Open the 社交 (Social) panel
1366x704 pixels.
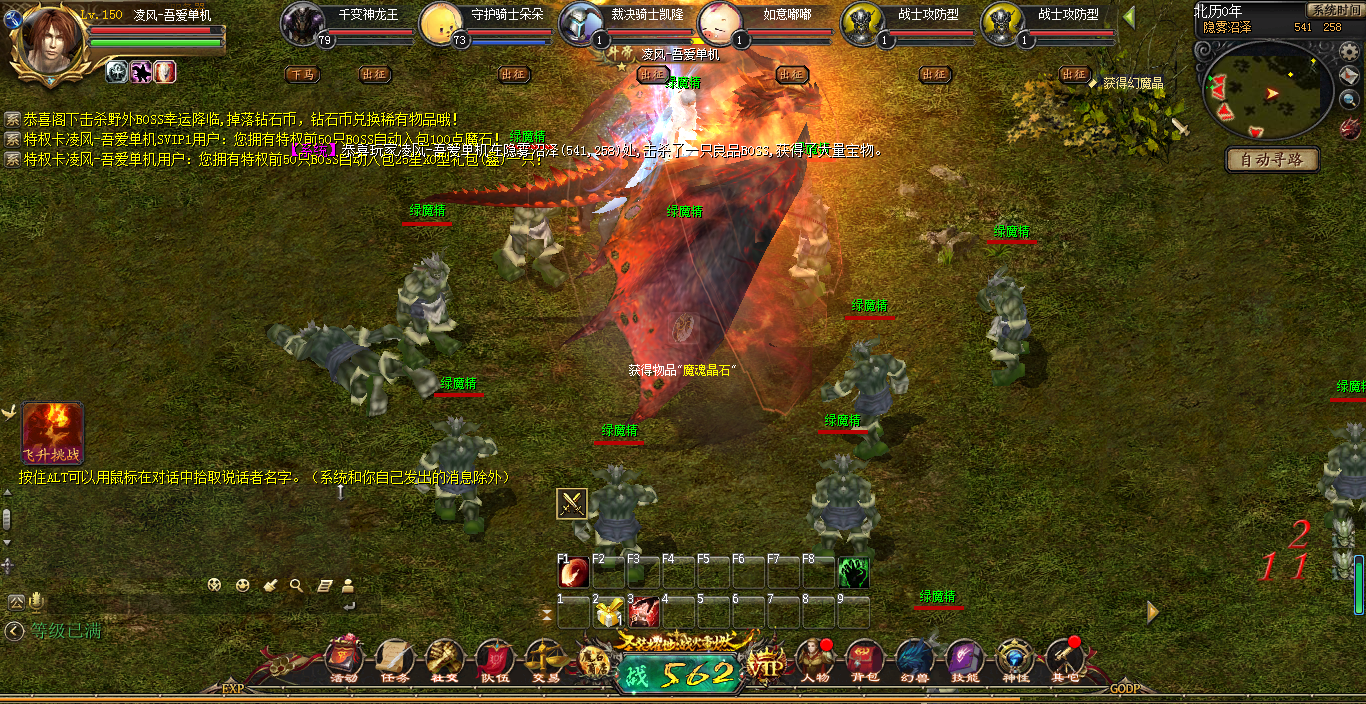tap(443, 659)
